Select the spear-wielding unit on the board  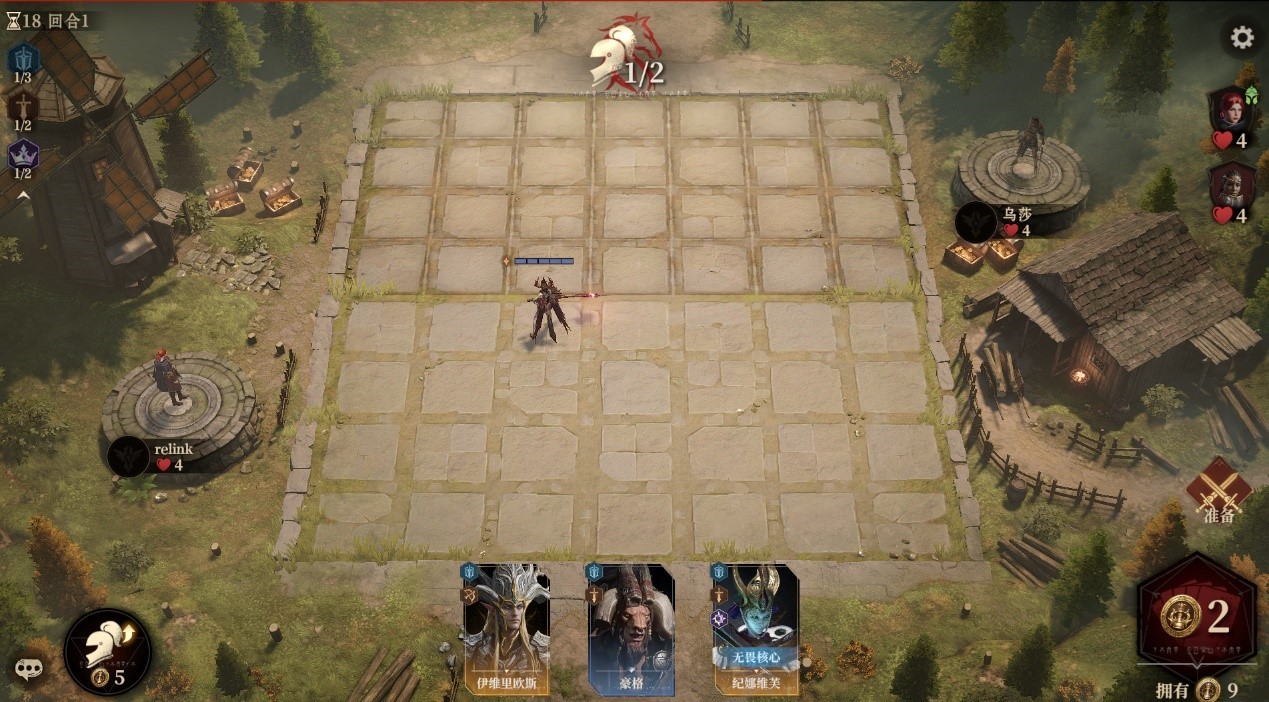[x=550, y=310]
